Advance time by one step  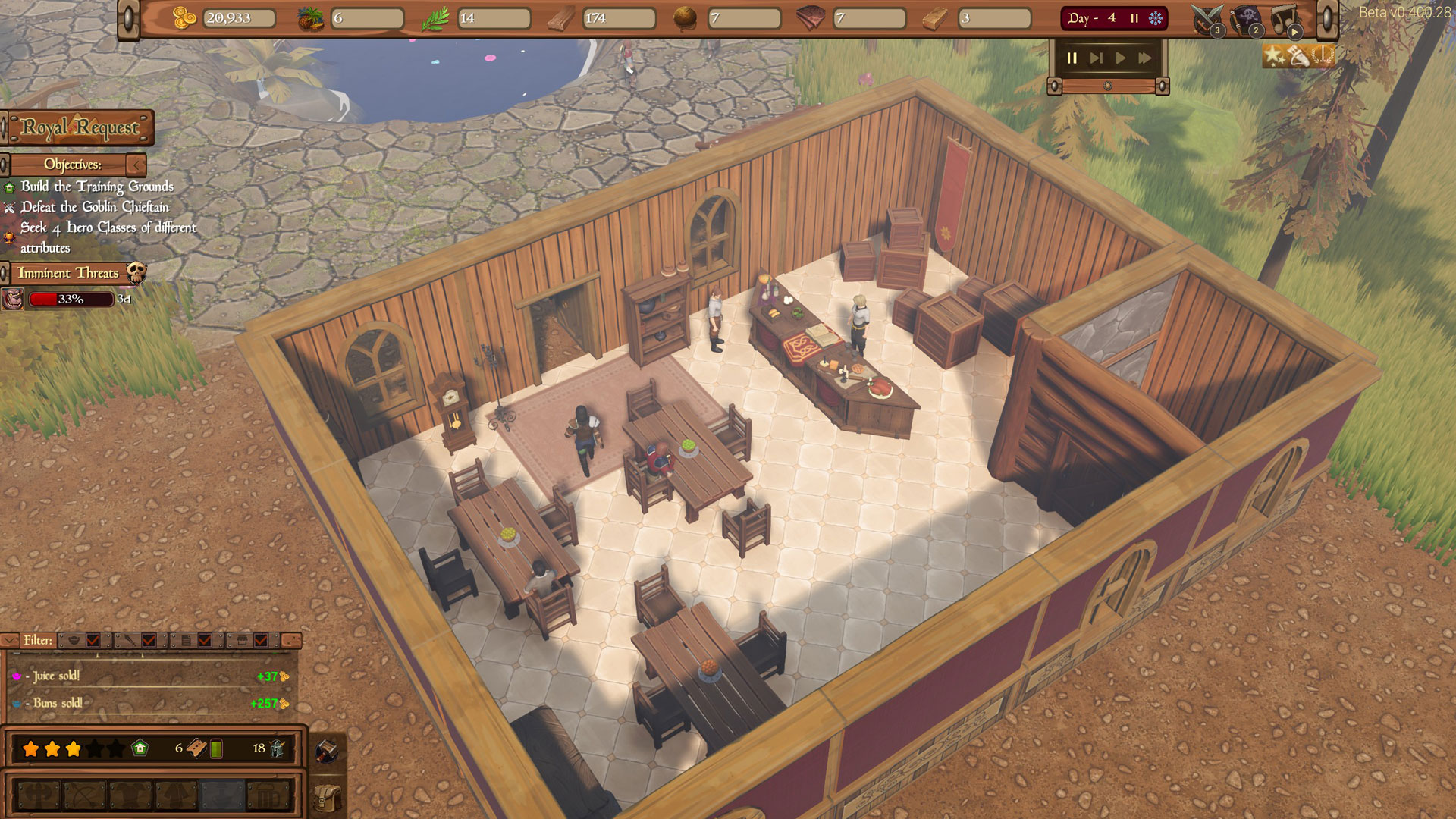pos(1096,58)
